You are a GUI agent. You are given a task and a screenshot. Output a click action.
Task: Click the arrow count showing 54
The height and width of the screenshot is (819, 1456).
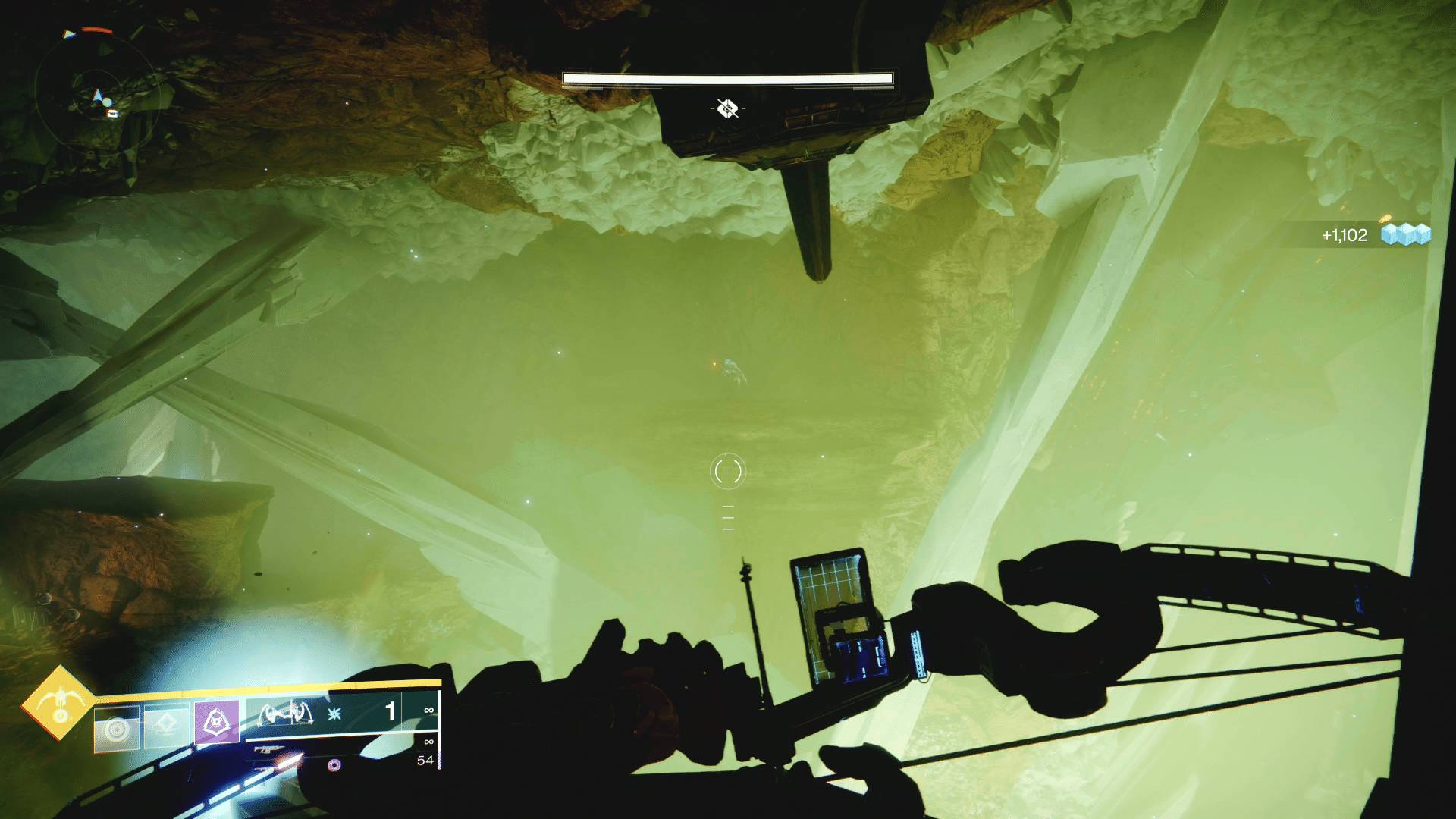coord(425,759)
